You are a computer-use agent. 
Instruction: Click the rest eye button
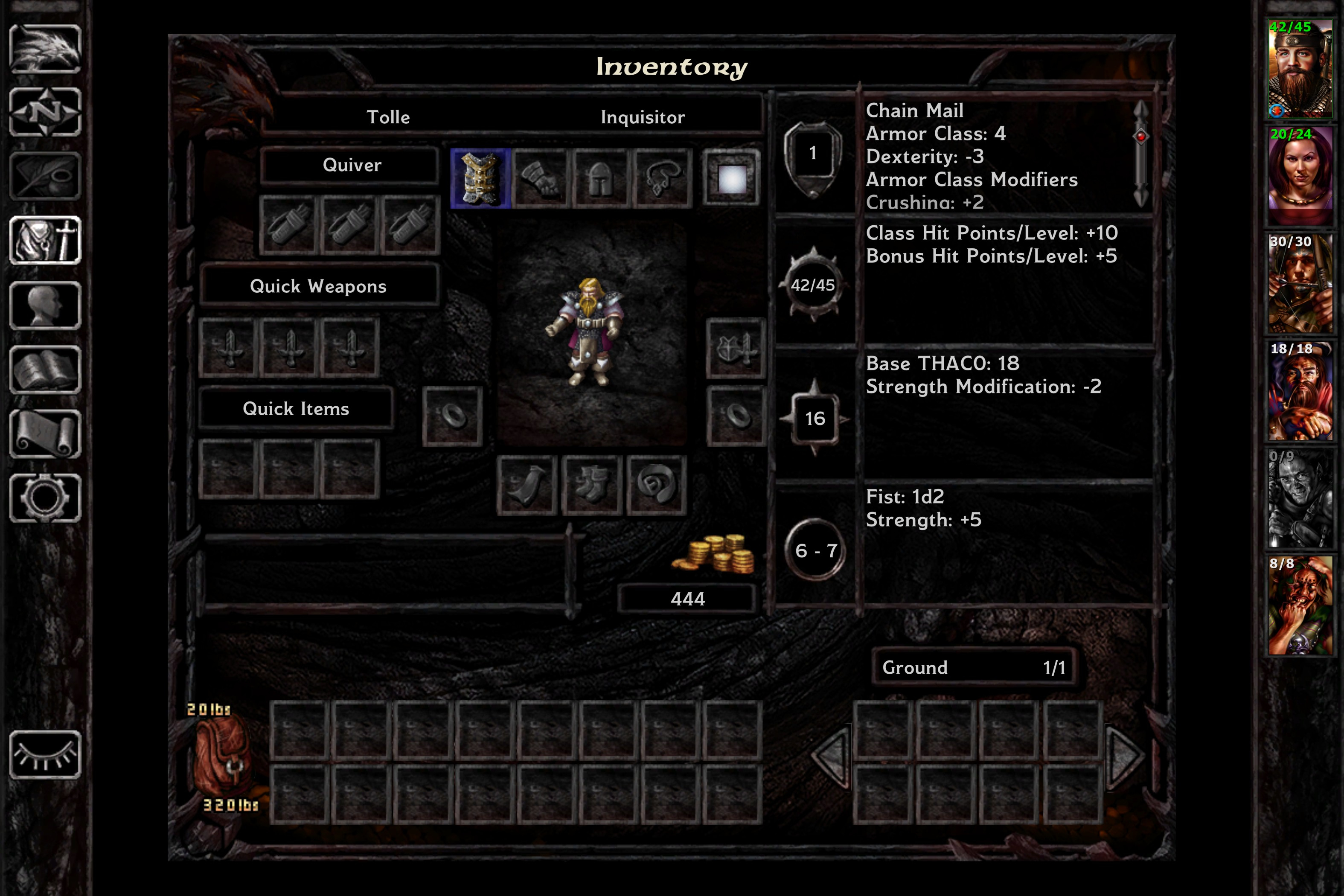[x=45, y=754]
